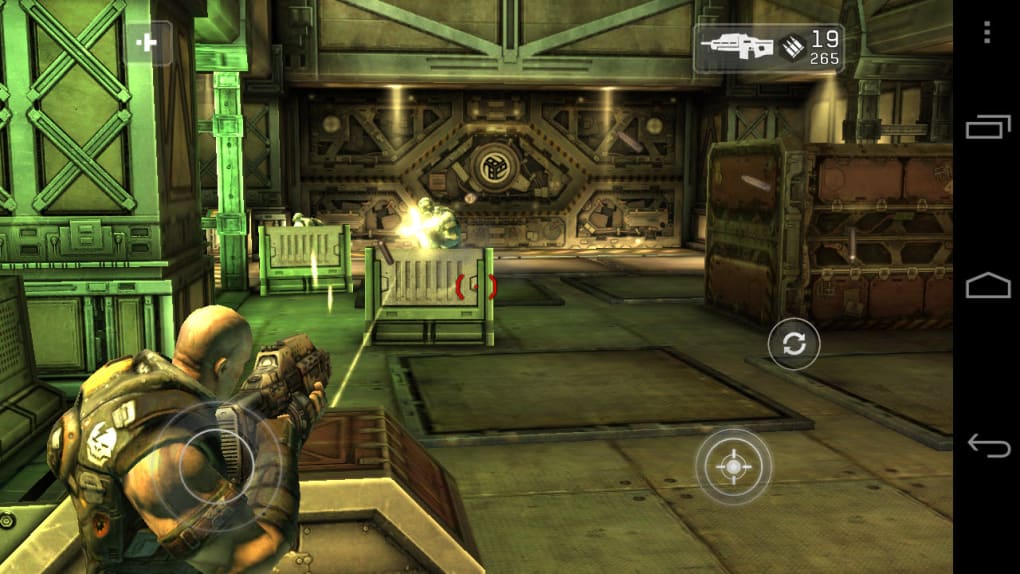Fire with the crosshair button
This screenshot has height=574, width=1020.
(733, 466)
